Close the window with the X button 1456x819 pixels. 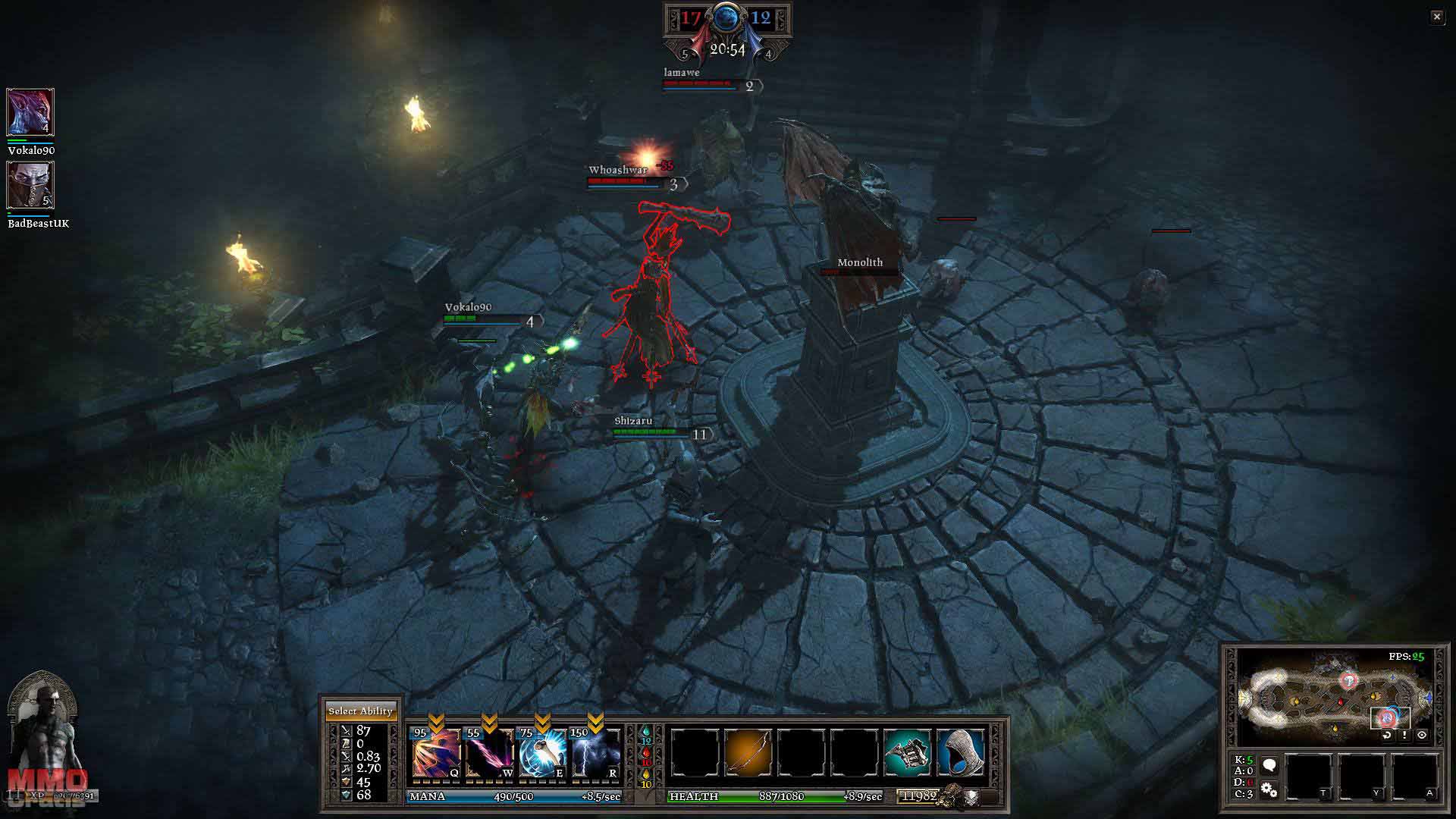pos(1437,17)
